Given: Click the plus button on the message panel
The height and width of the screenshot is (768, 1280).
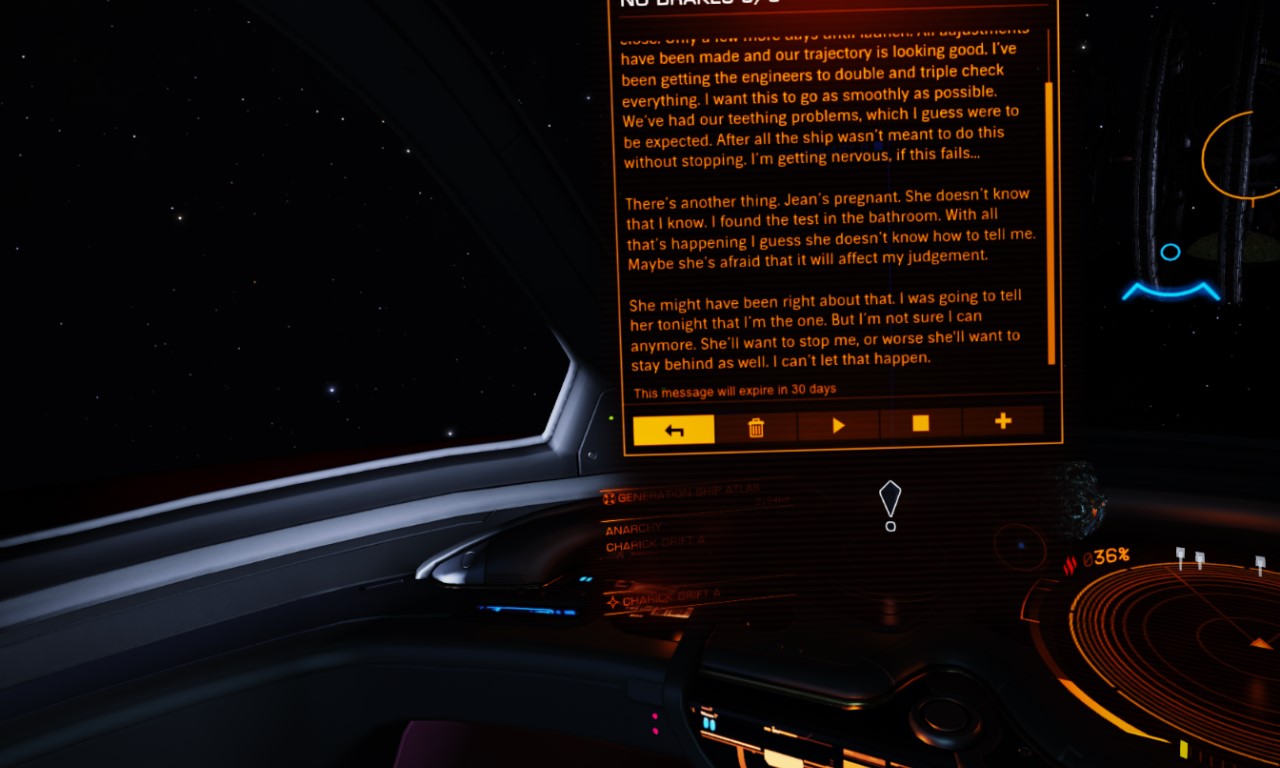Looking at the screenshot, I should [1002, 422].
